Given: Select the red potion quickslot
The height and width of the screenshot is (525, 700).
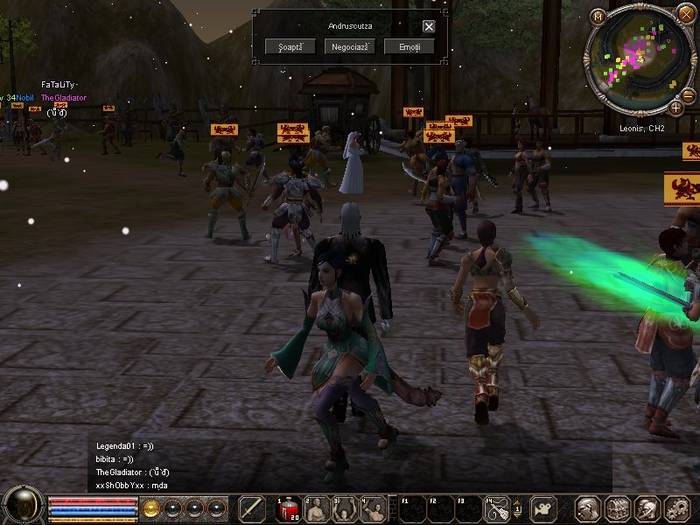Looking at the screenshot, I should [x=287, y=509].
